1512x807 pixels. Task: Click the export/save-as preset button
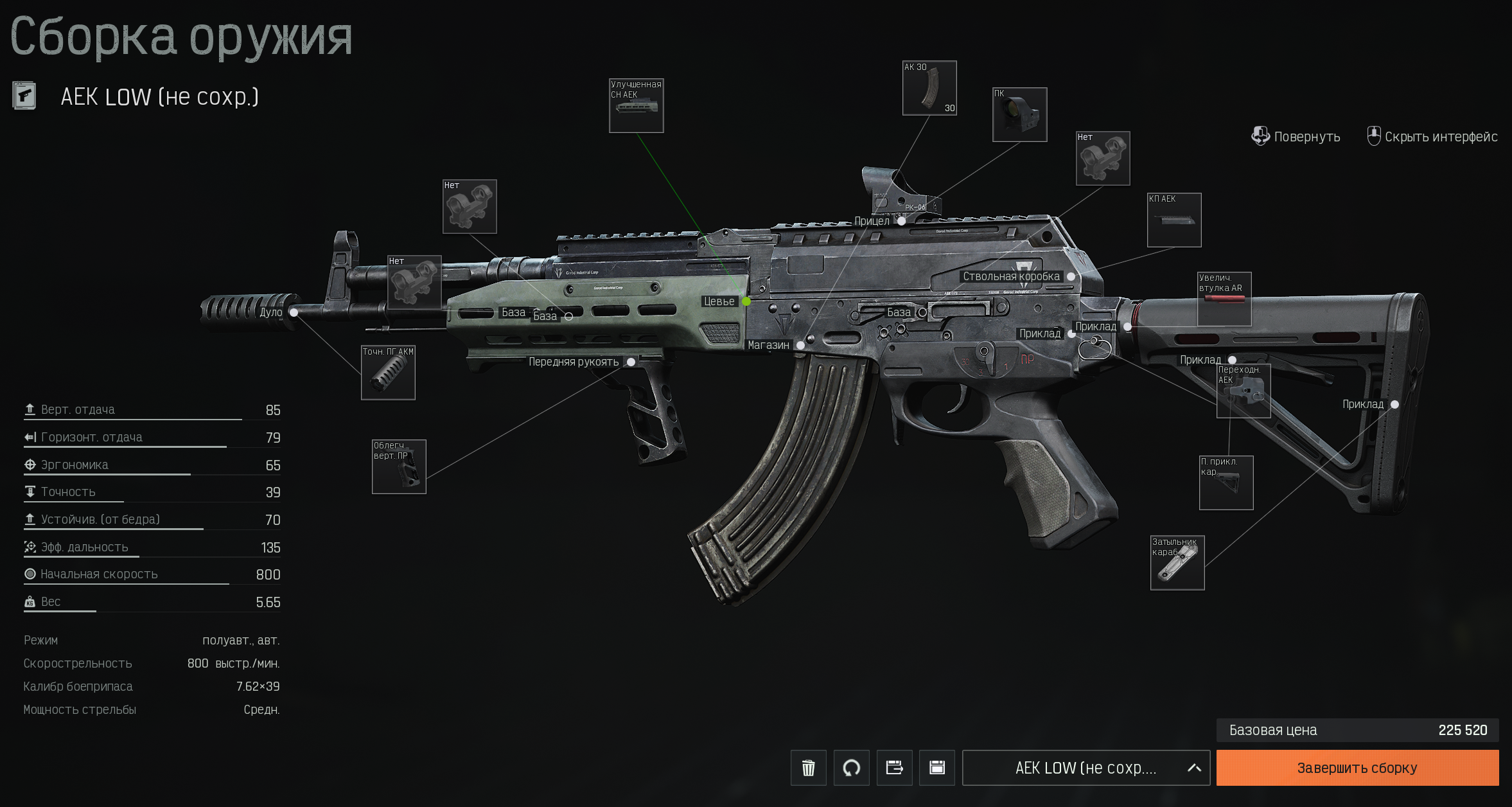(894, 768)
